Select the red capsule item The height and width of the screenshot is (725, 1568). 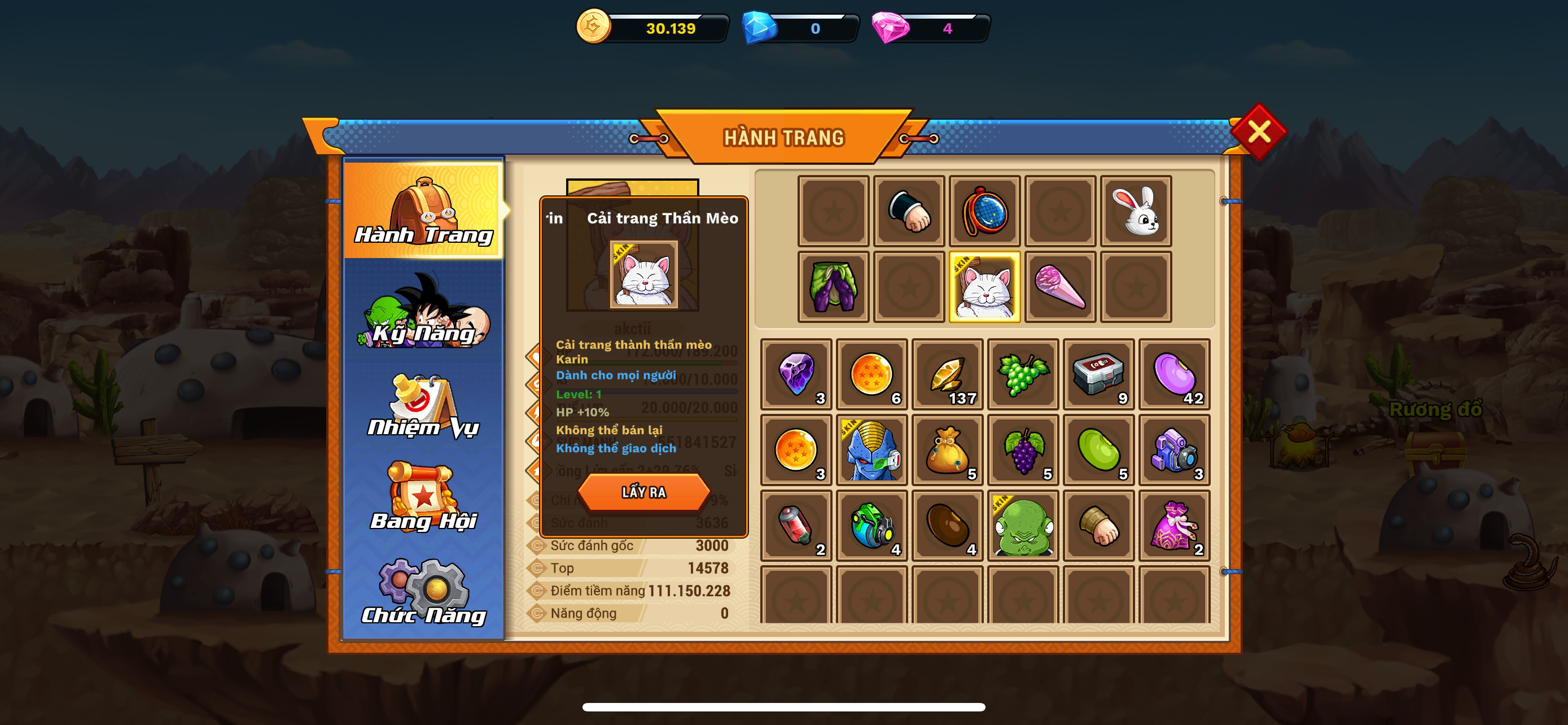pyautogui.click(x=795, y=525)
